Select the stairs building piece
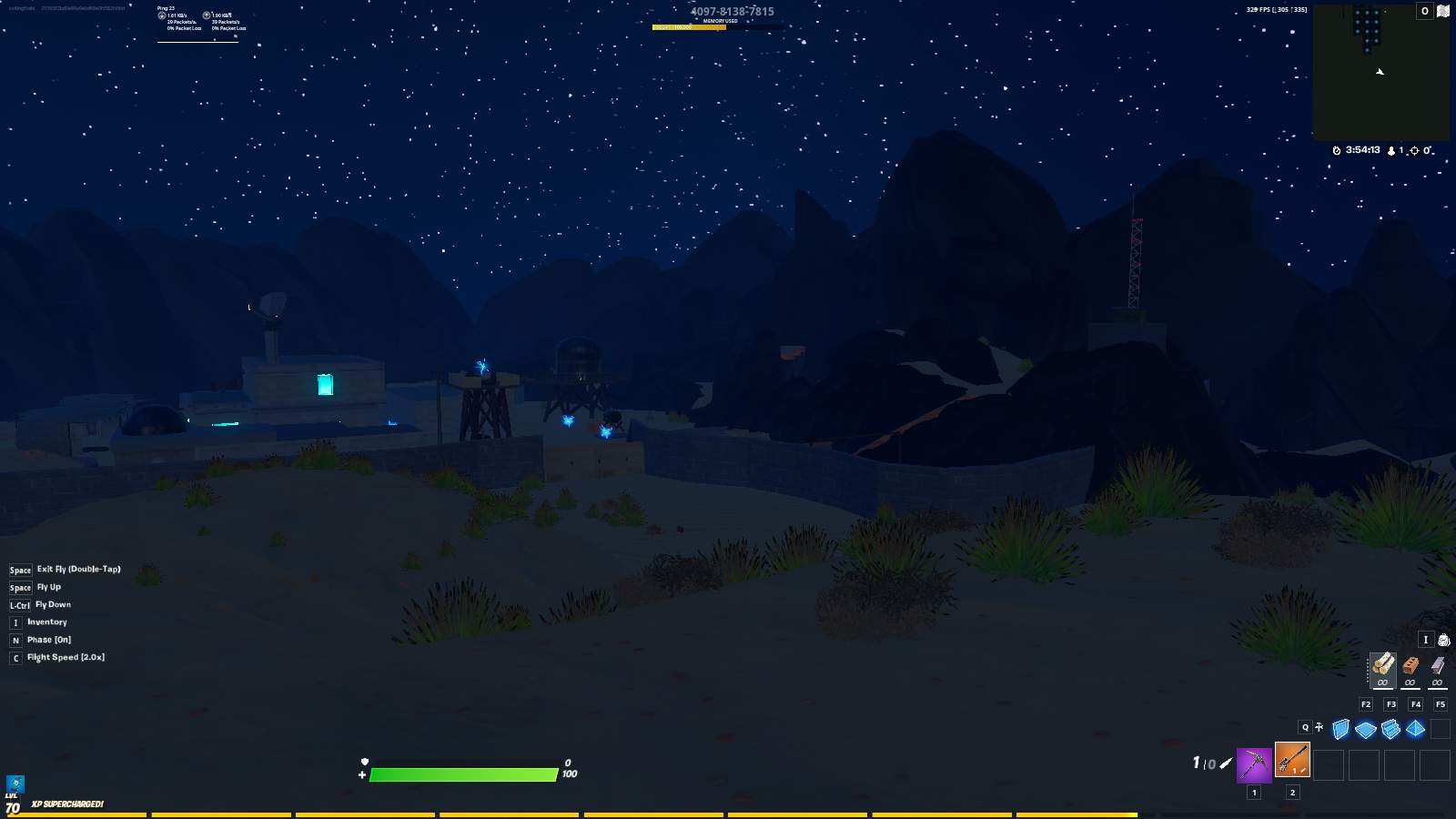This screenshot has height=819, width=1456. click(x=1390, y=729)
